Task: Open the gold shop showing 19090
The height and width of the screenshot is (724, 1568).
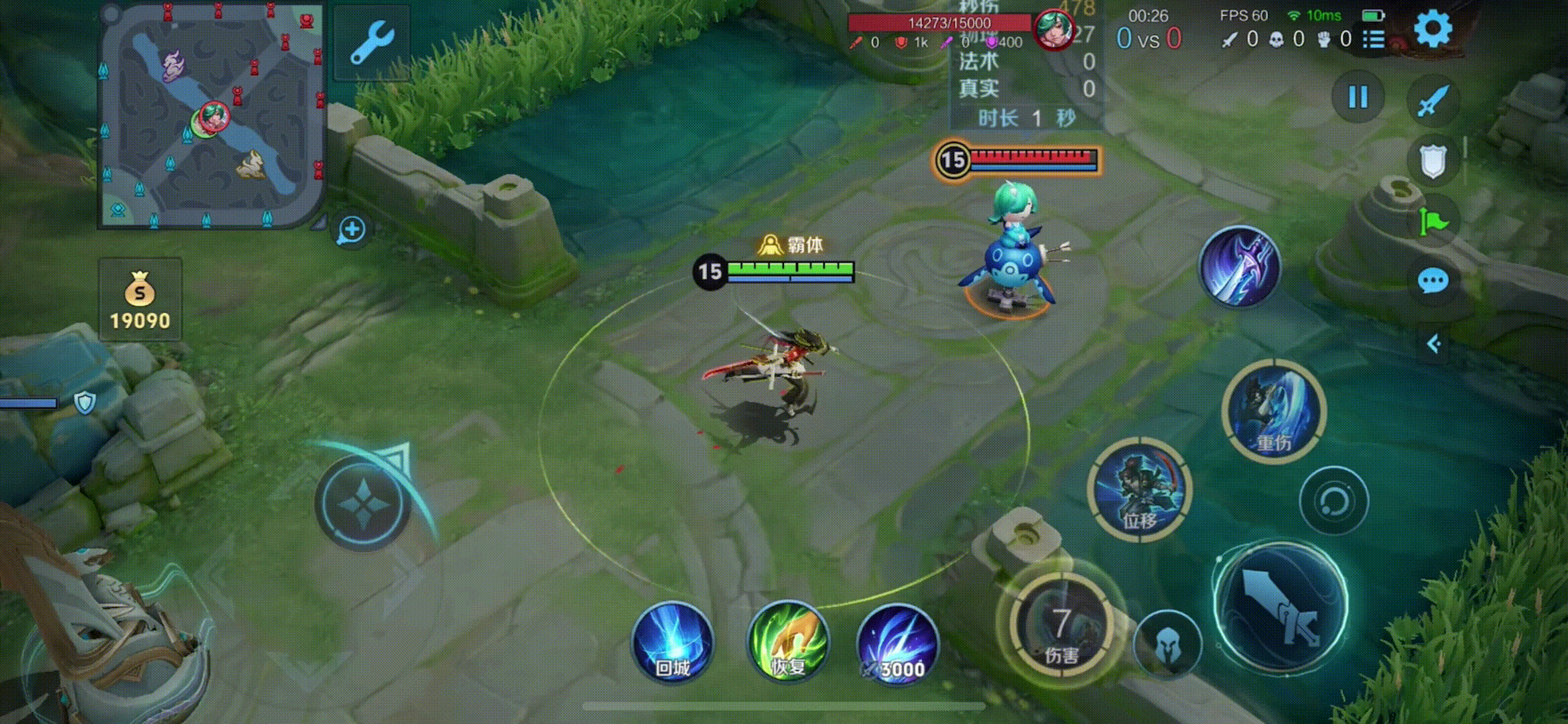Action: tap(140, 299)
